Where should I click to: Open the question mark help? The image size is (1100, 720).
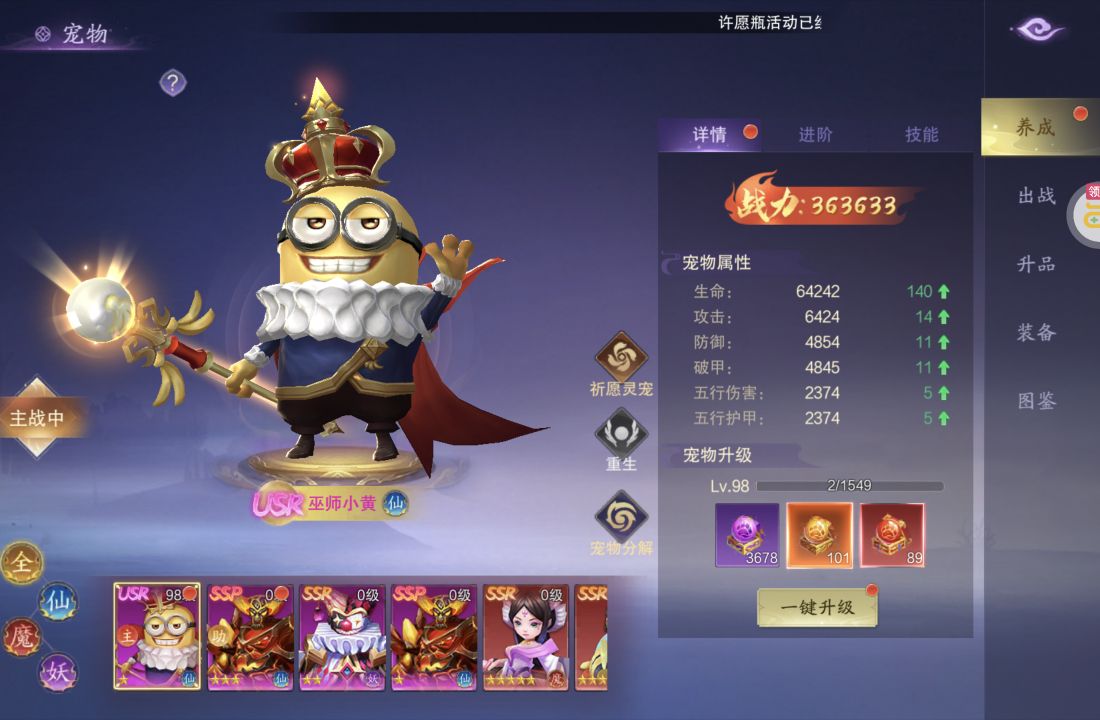[x=173, y=82]
